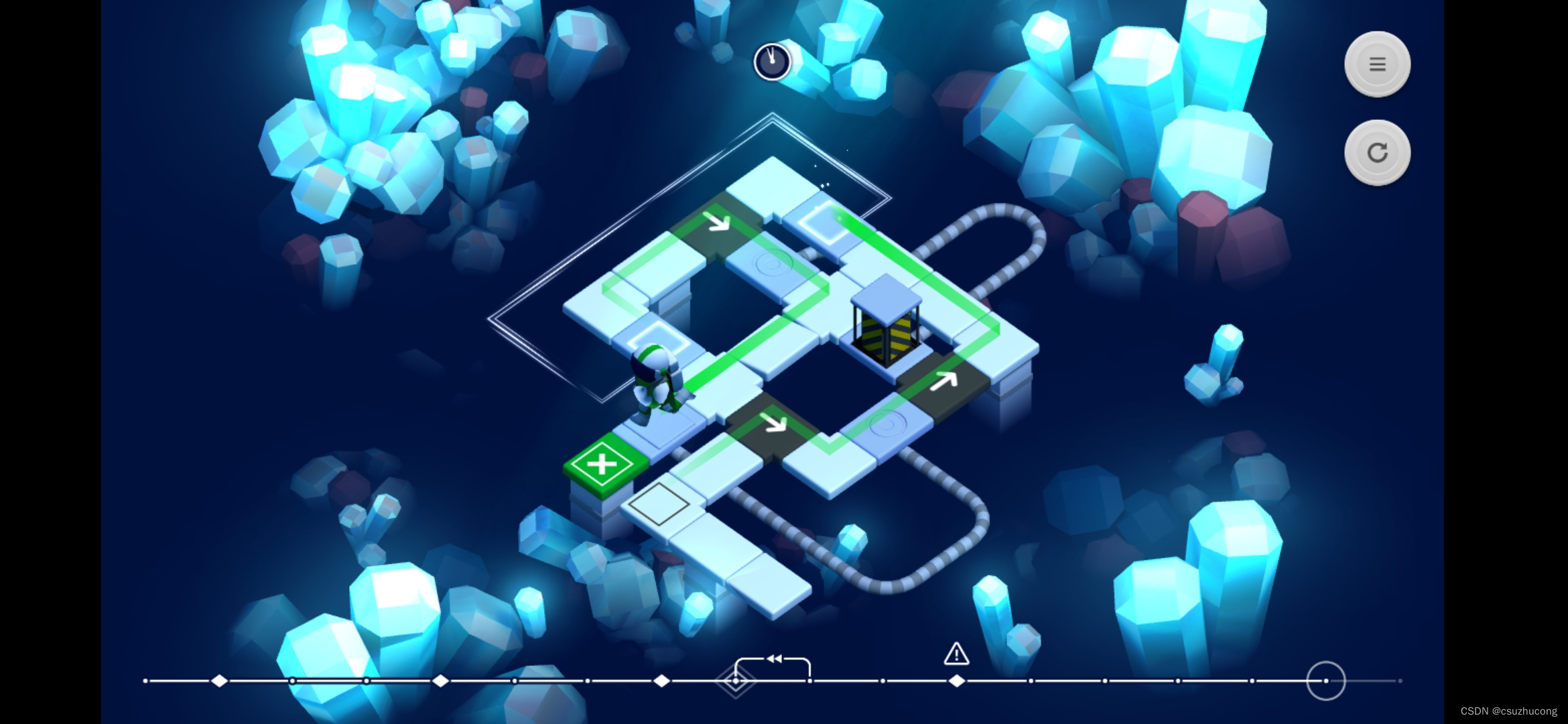This screenshot has width=1568, height=724.
Task: Select the large circle handle on the timeline
Action: [x=1325, y=680]
